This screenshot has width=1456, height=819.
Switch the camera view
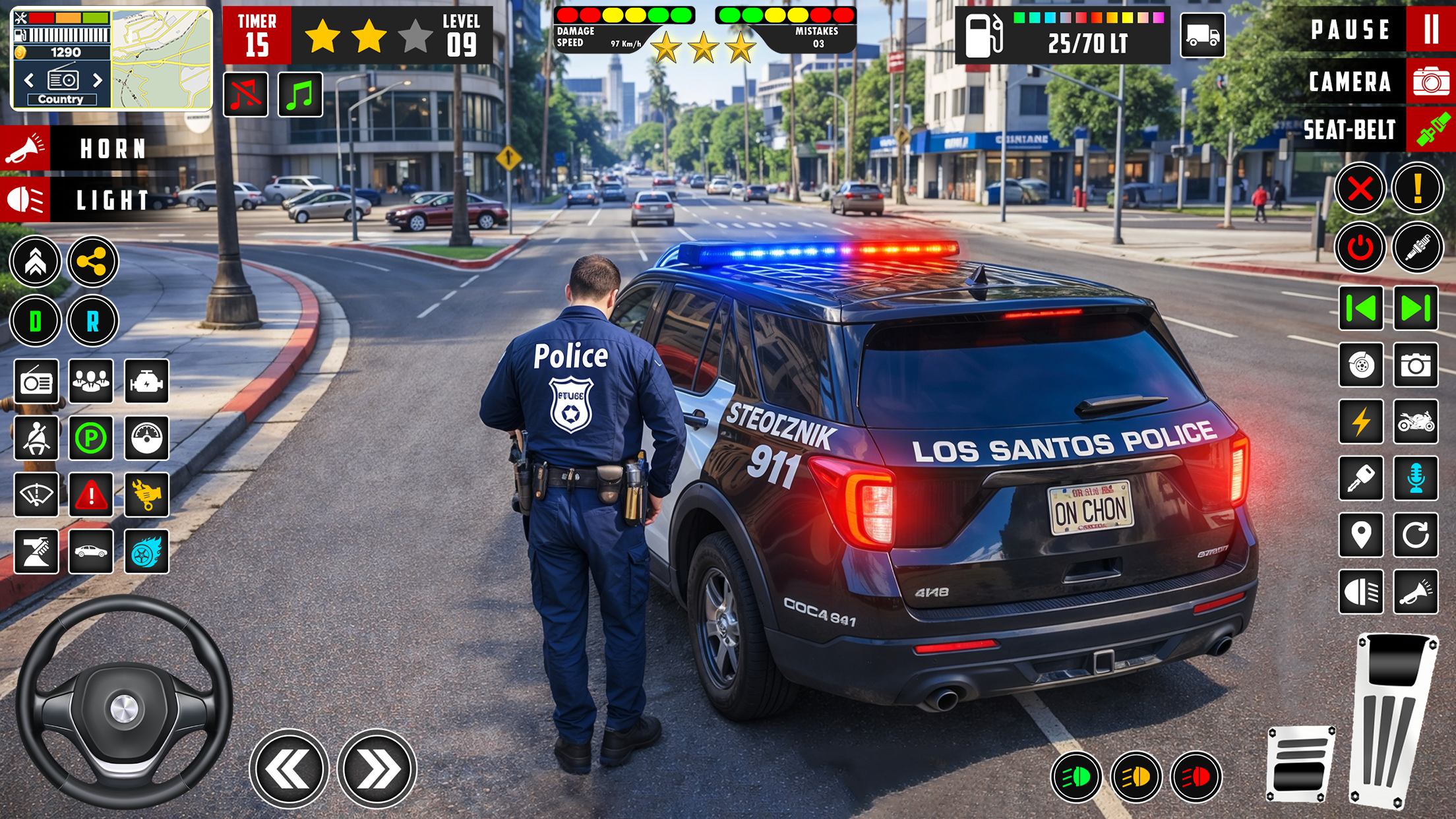[1430, 82]
